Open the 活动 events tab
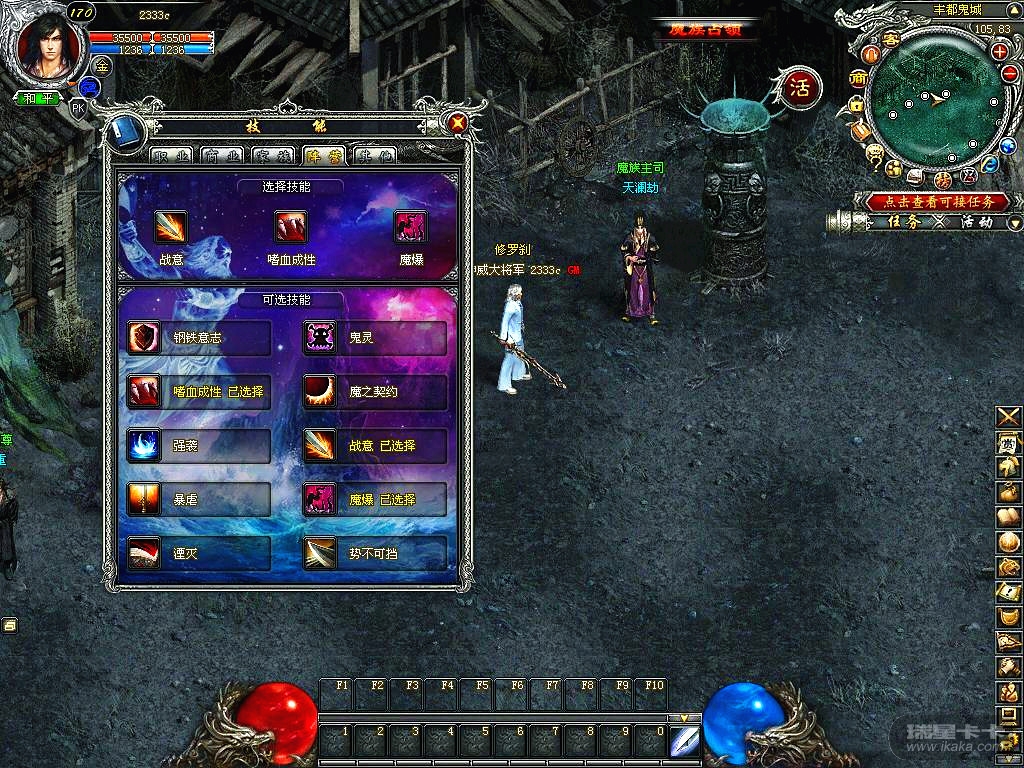 click(976, 222)
